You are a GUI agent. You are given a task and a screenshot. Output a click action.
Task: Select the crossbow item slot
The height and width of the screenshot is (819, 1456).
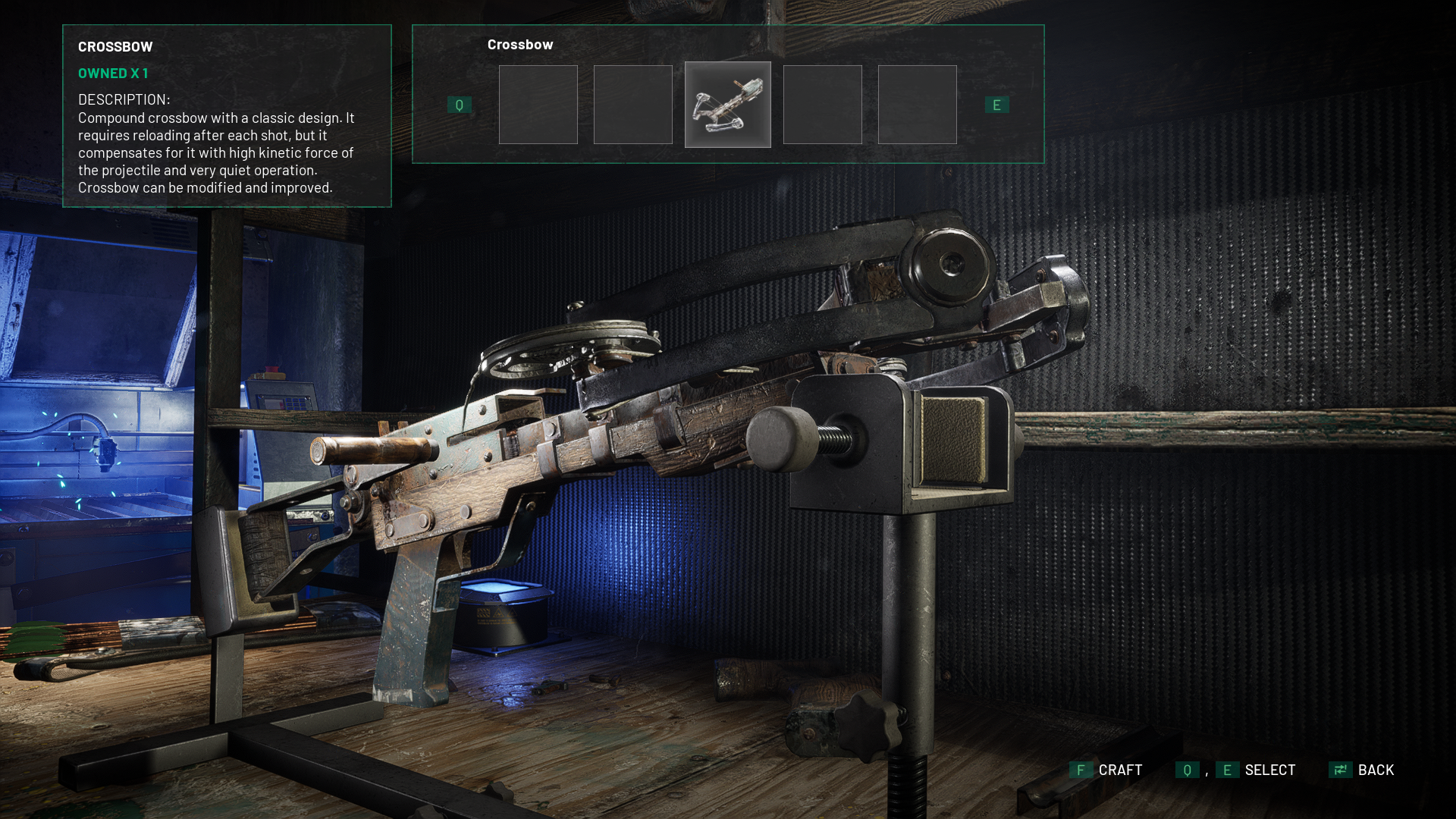[727, 105]
